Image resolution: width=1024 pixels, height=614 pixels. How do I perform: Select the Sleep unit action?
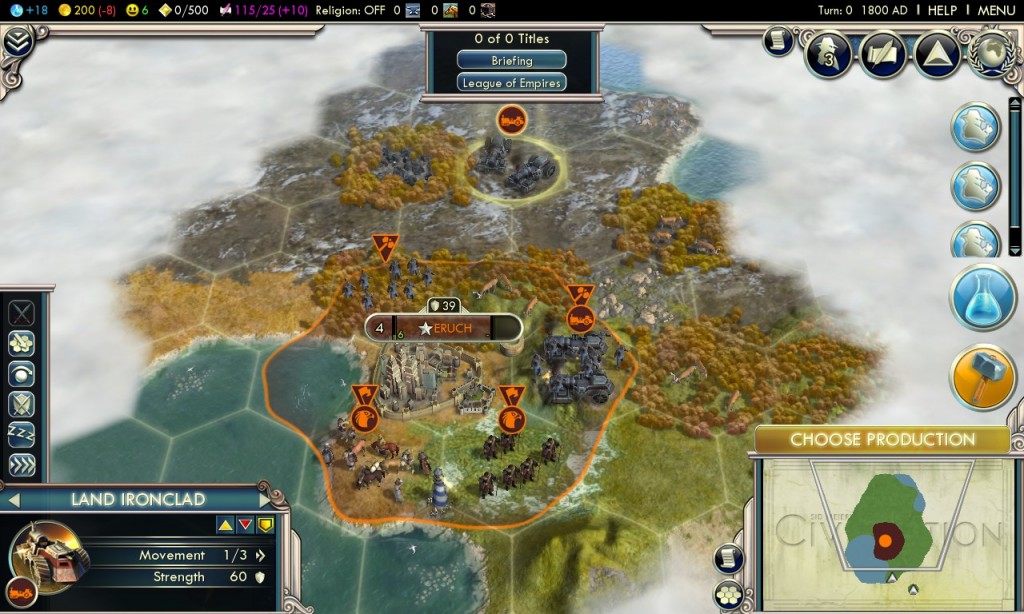pyautogui.click(x=21, y=434)
